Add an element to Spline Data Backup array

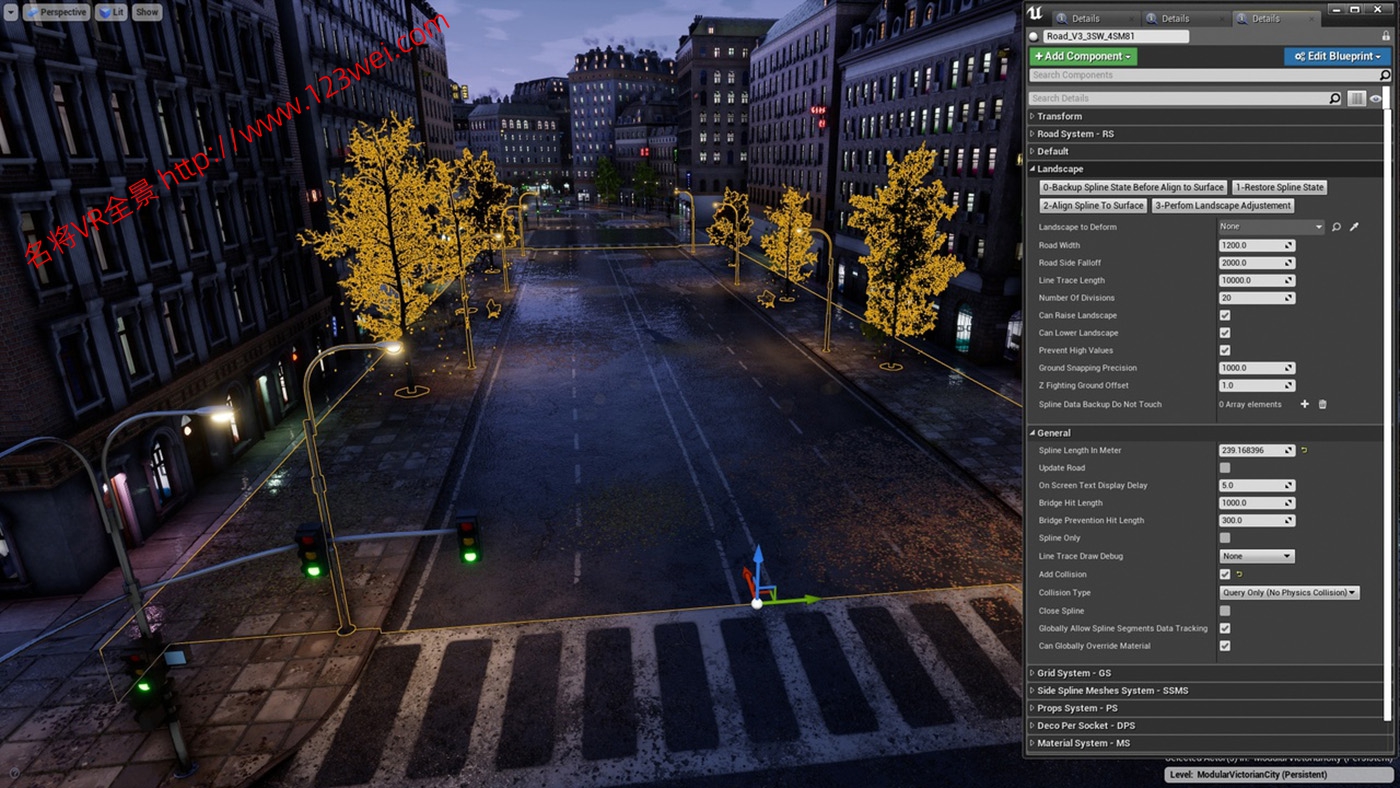tap(1304, 404)
